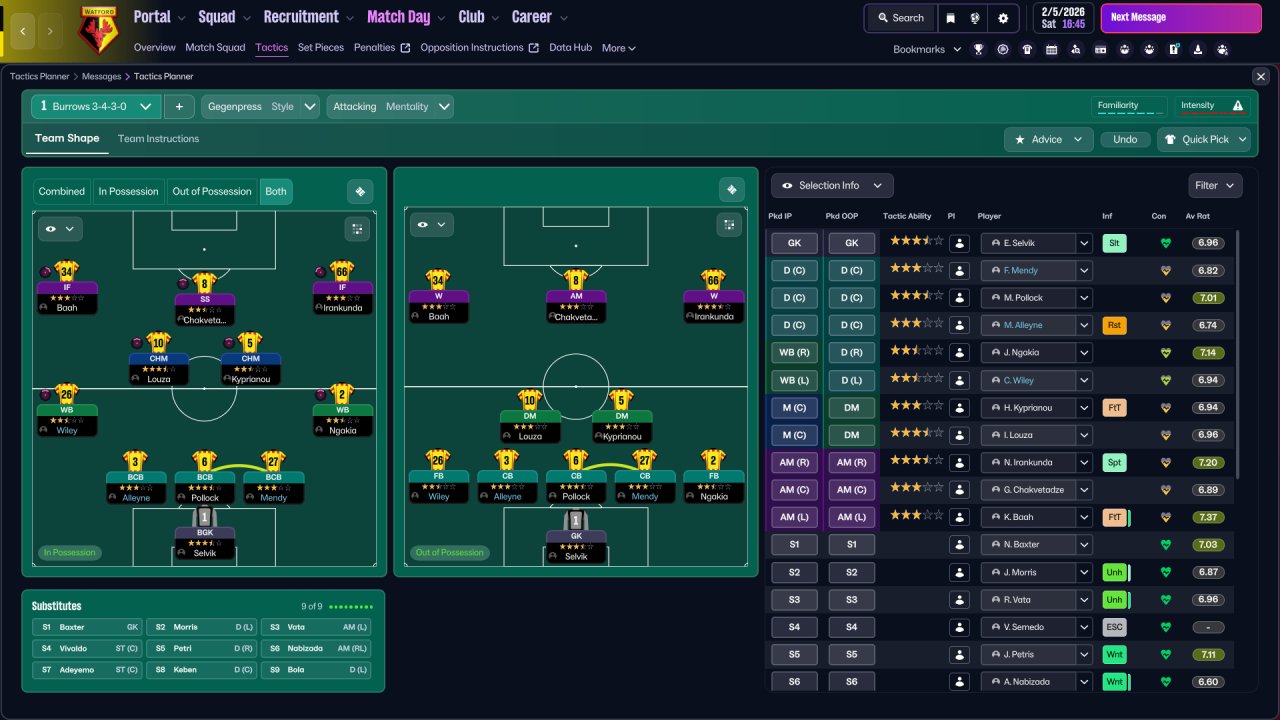Open the Quick Pick menu
The image size is (1280, 720).
pos(1204,140)
